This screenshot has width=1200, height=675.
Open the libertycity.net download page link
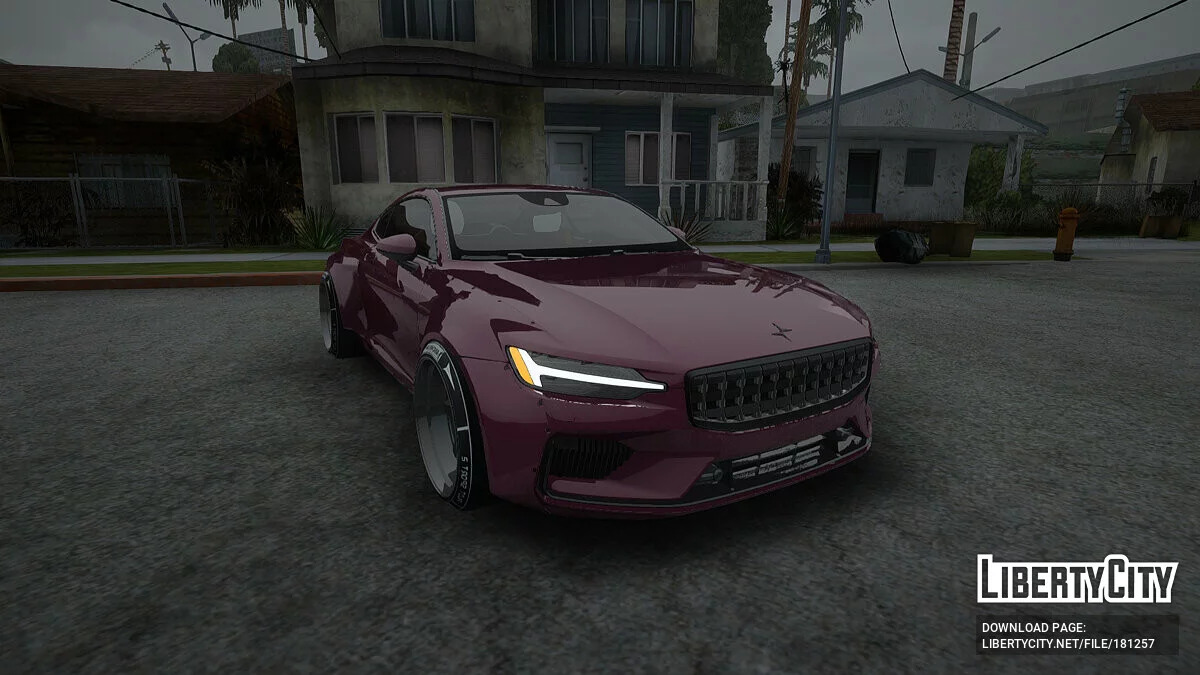[1068, 643]
